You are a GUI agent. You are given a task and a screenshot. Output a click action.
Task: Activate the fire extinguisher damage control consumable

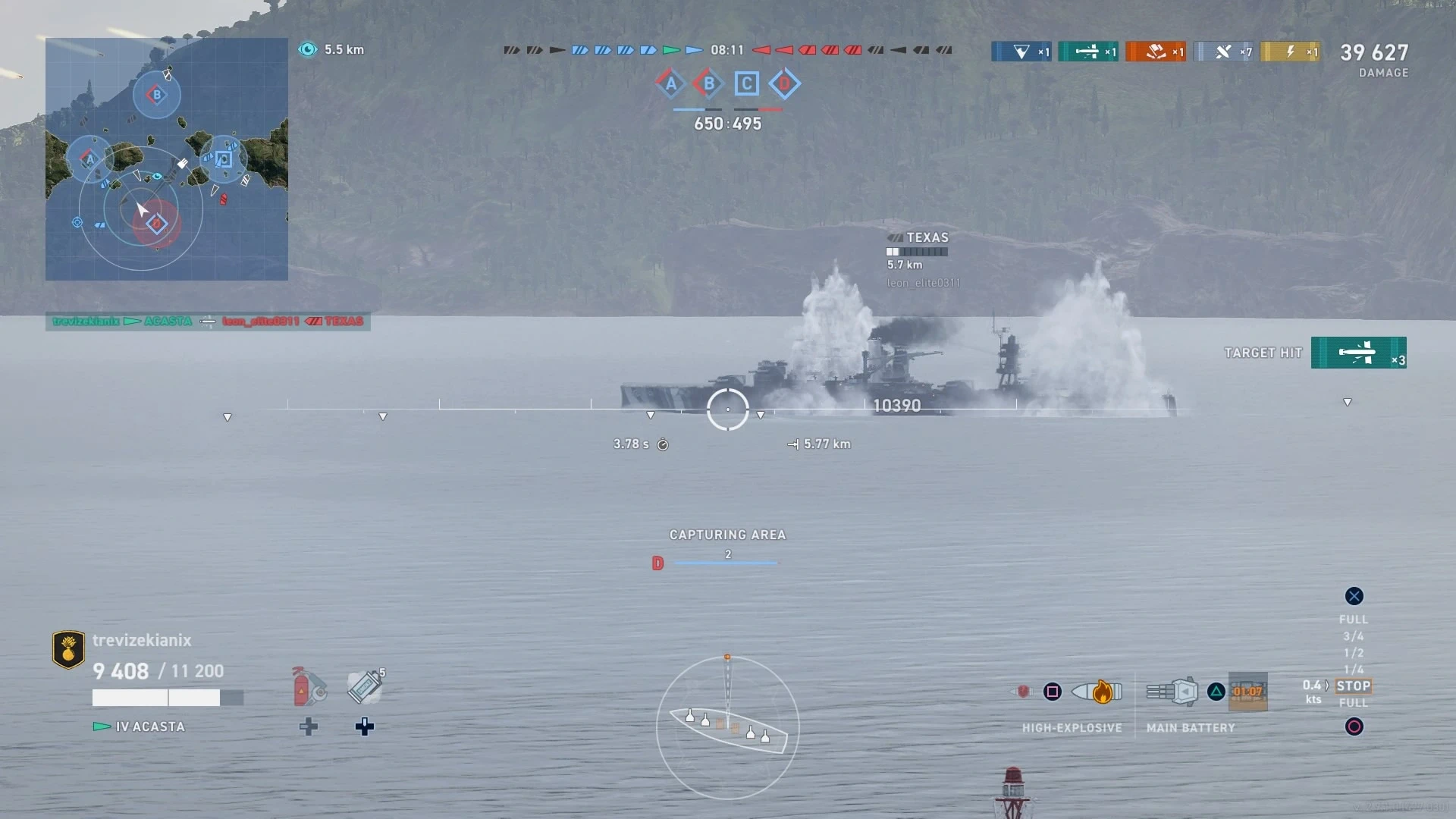tap(309, 687)
